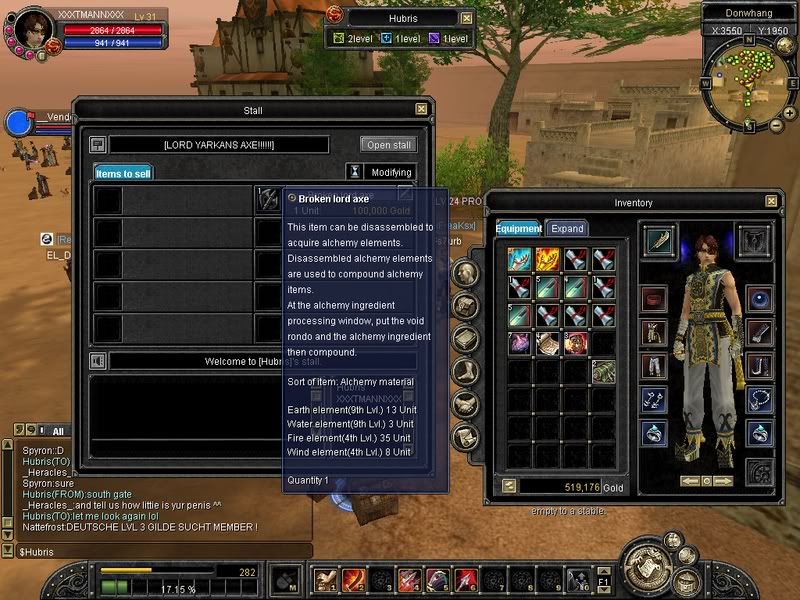The image size is (800, 600).
Task: Close the Hubris target window
Action: [466, 18]
